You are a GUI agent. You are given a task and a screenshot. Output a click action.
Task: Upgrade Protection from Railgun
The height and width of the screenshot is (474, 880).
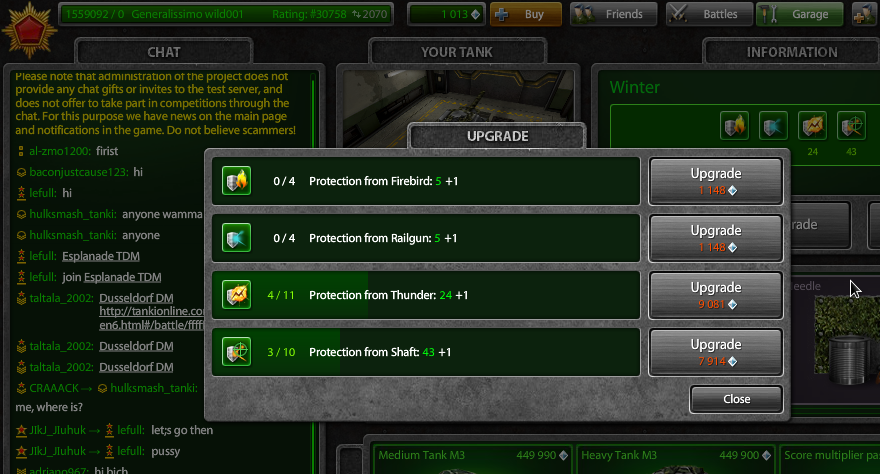715,238
